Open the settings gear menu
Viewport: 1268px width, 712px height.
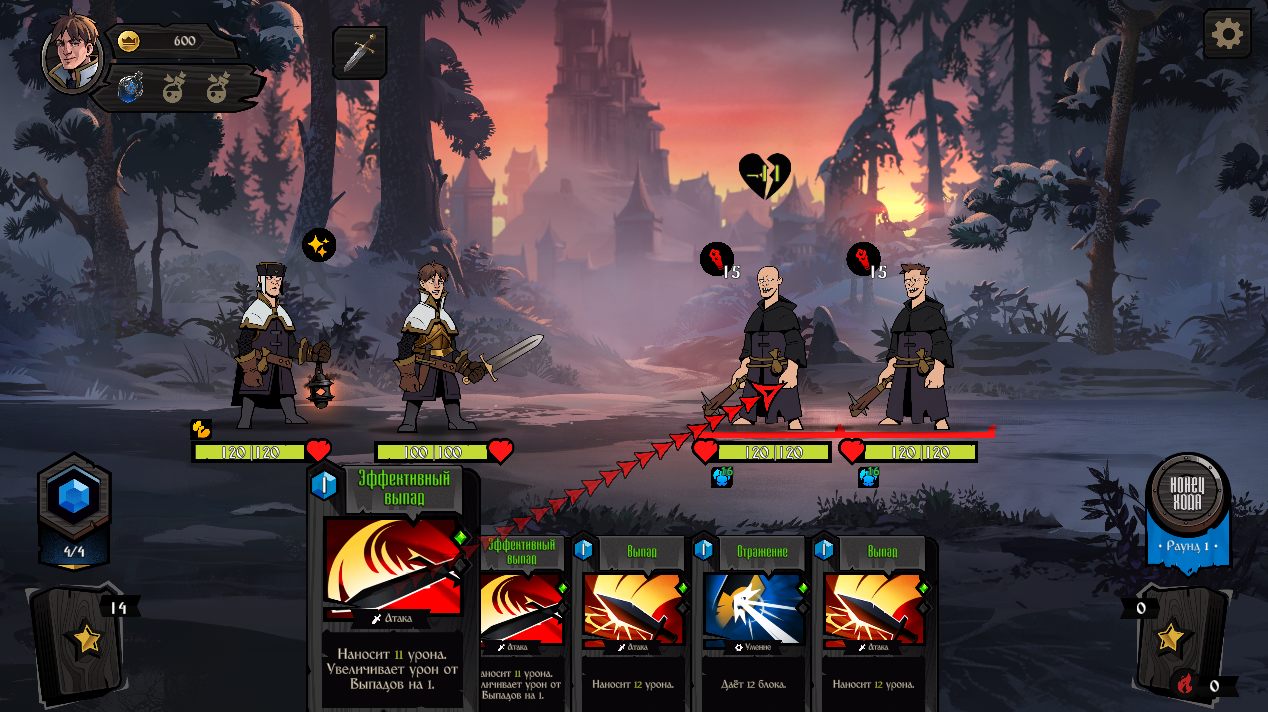[1227, 35]
